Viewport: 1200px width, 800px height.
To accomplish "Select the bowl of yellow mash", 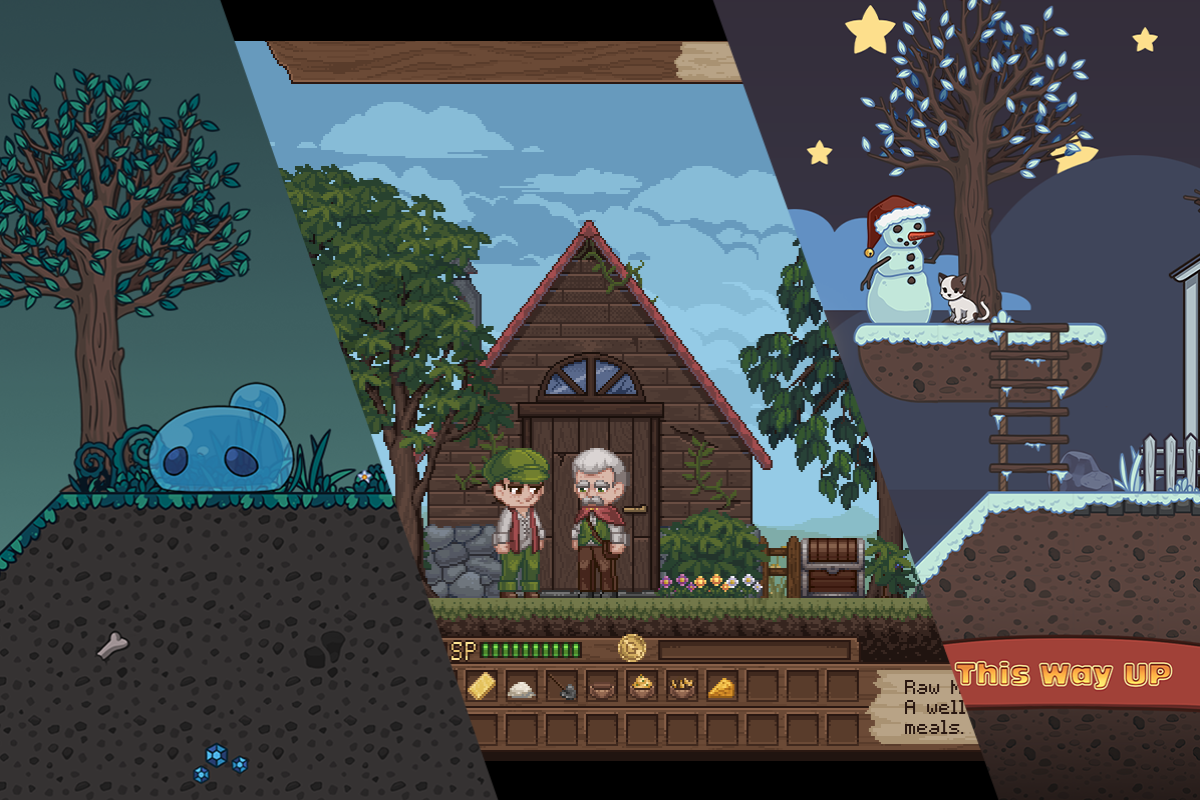I will pos(641,687).
